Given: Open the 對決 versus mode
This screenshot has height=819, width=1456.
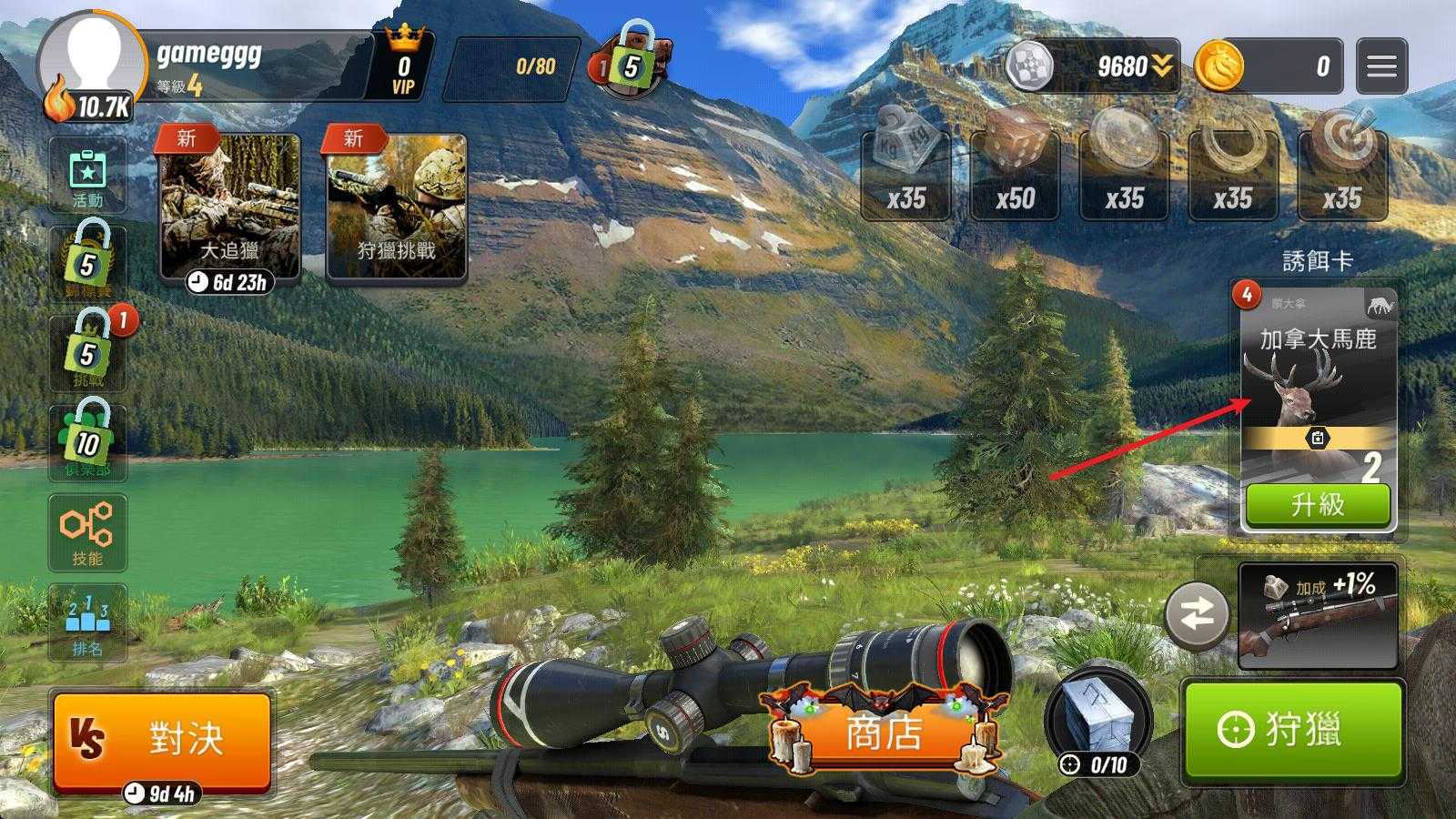Looking at the screenshot, I should coord(162,739).
